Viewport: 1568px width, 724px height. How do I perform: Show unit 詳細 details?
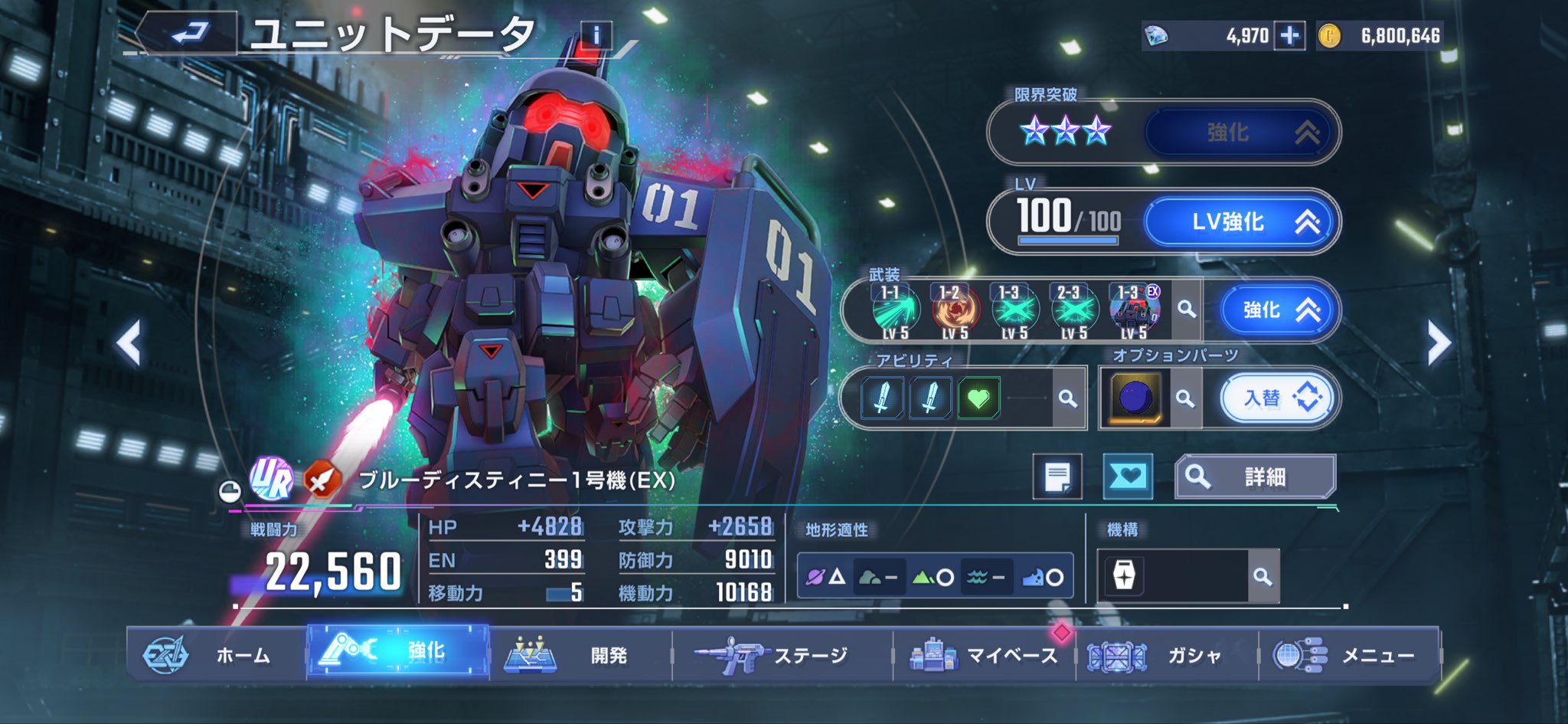1256,477
